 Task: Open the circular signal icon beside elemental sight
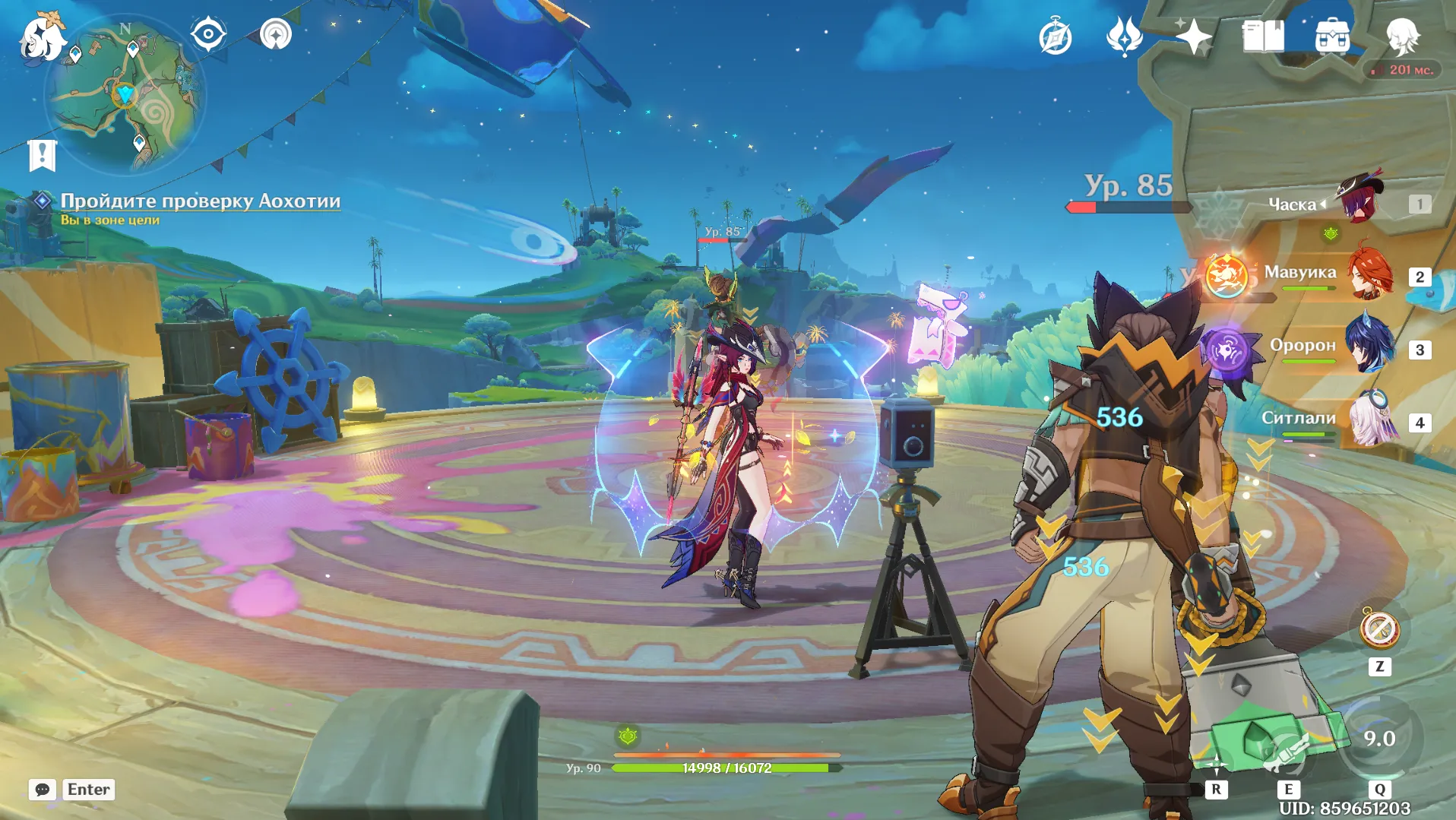click(x=275, y=34)
